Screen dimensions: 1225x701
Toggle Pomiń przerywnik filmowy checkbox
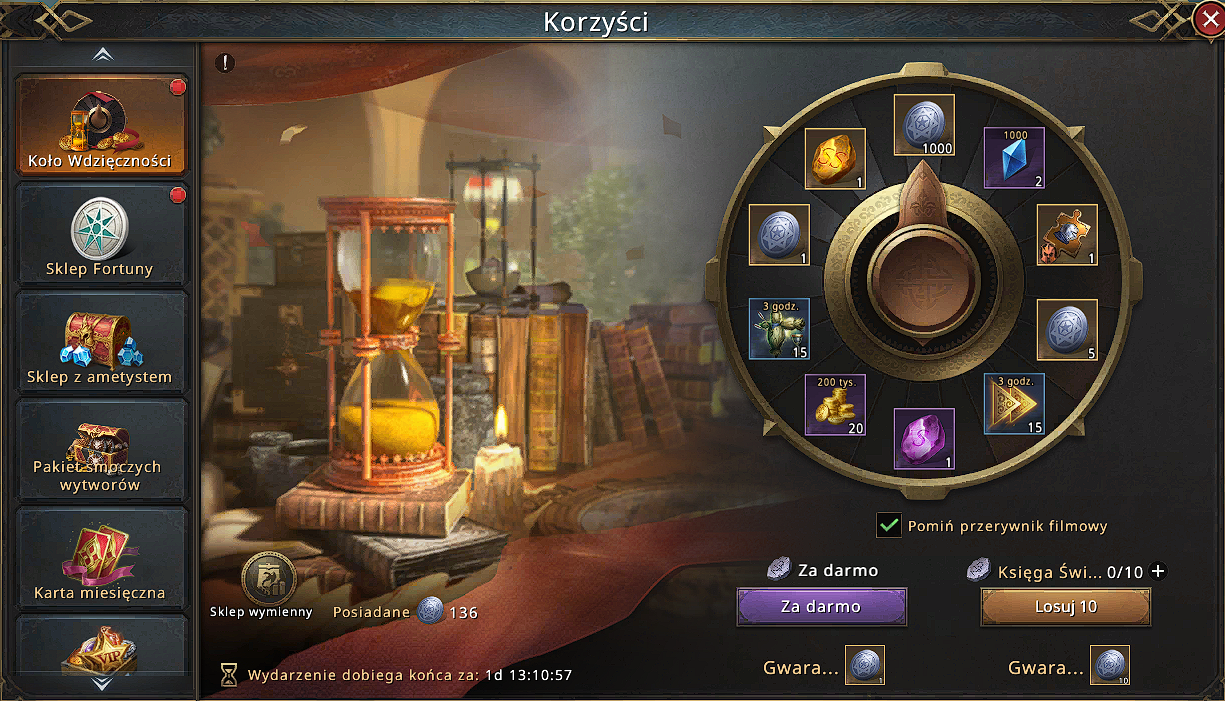888,525
